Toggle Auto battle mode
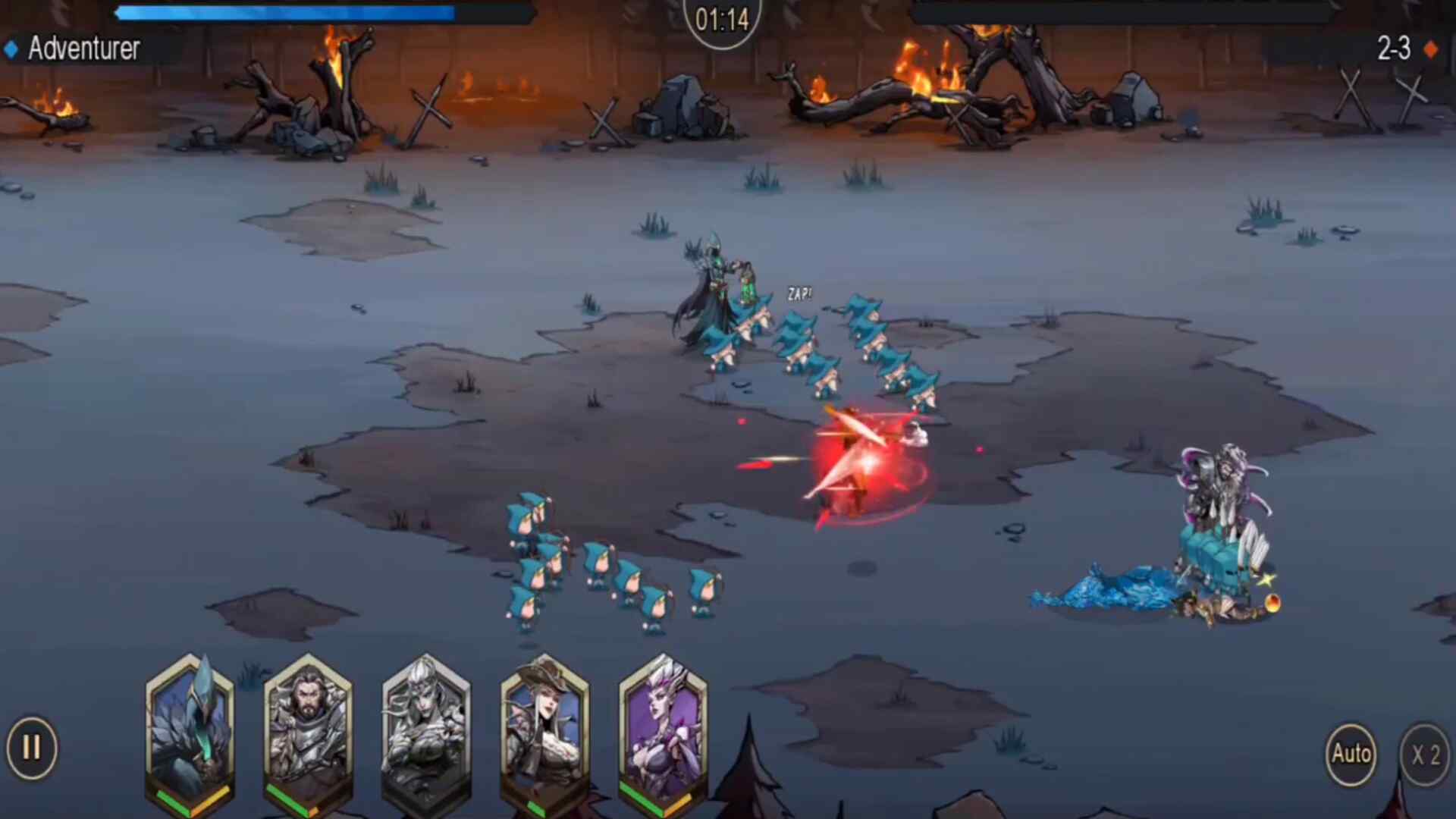The image size is (1456, 819). pos(1351,754)
